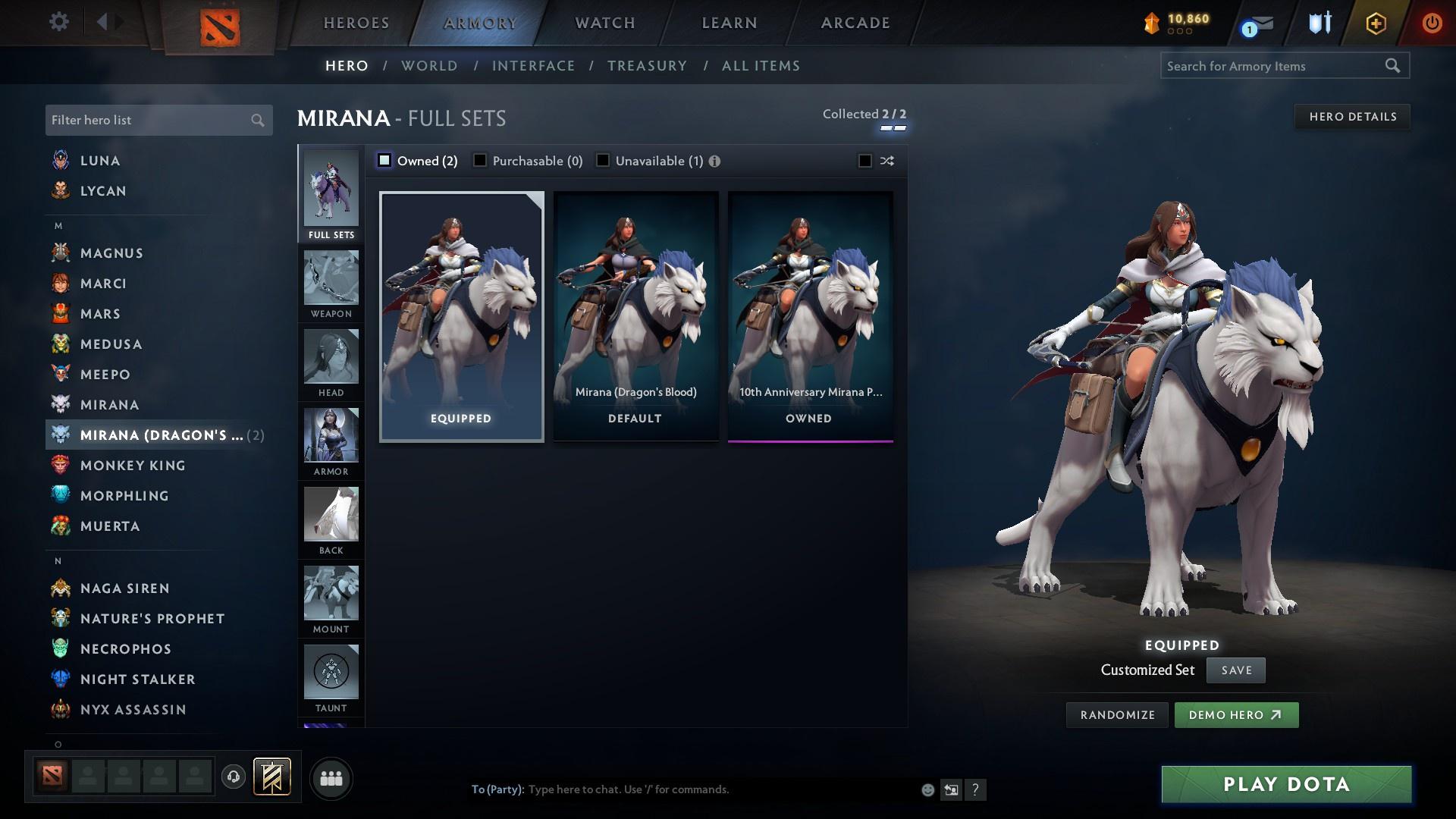Enable the Purchasable filter
The height and width of the screenshot is (819, 1456).
pyautogui.click(x=480, y=160)
